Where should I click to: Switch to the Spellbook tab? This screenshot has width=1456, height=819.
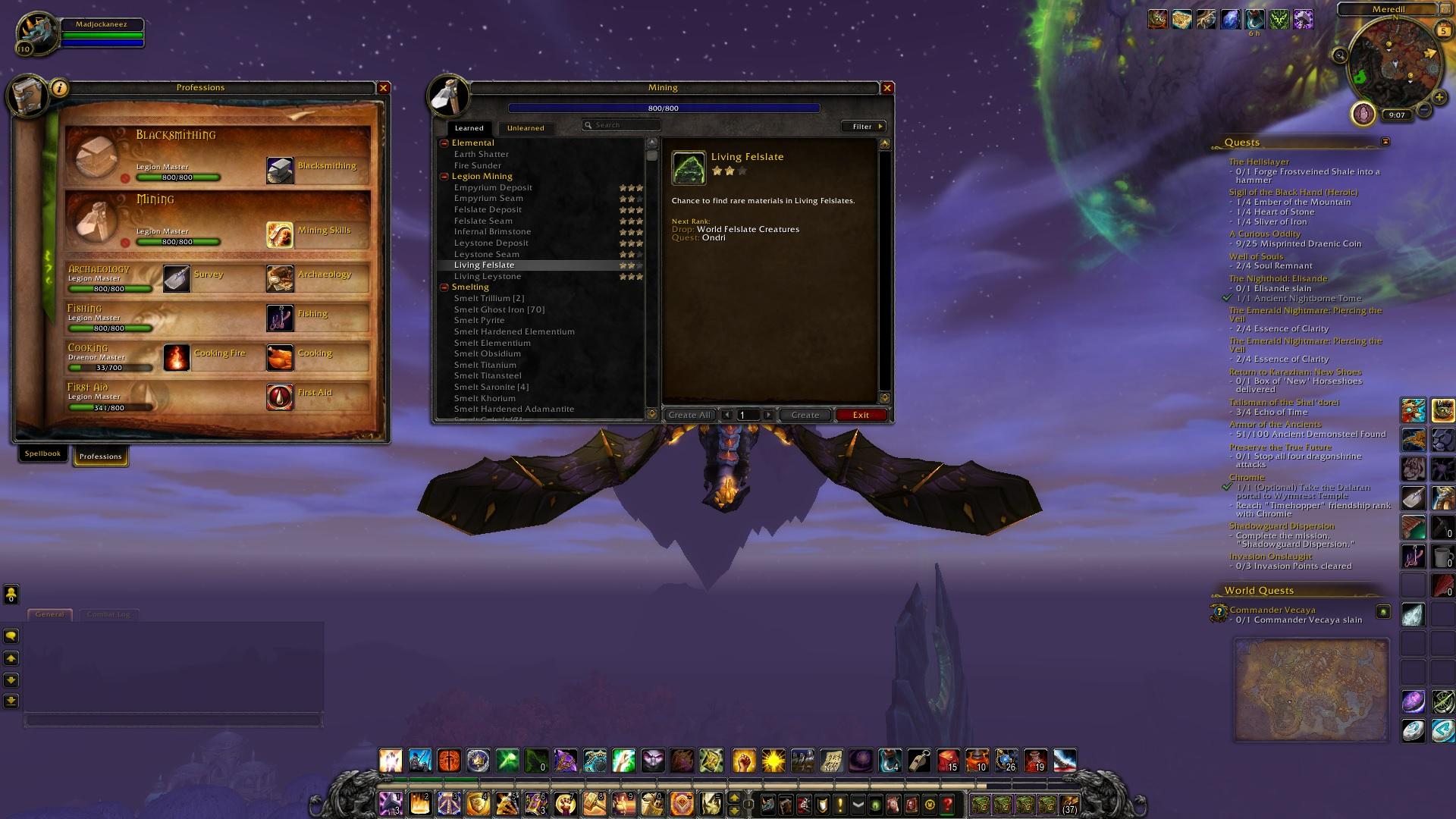(x=42, y=453)
